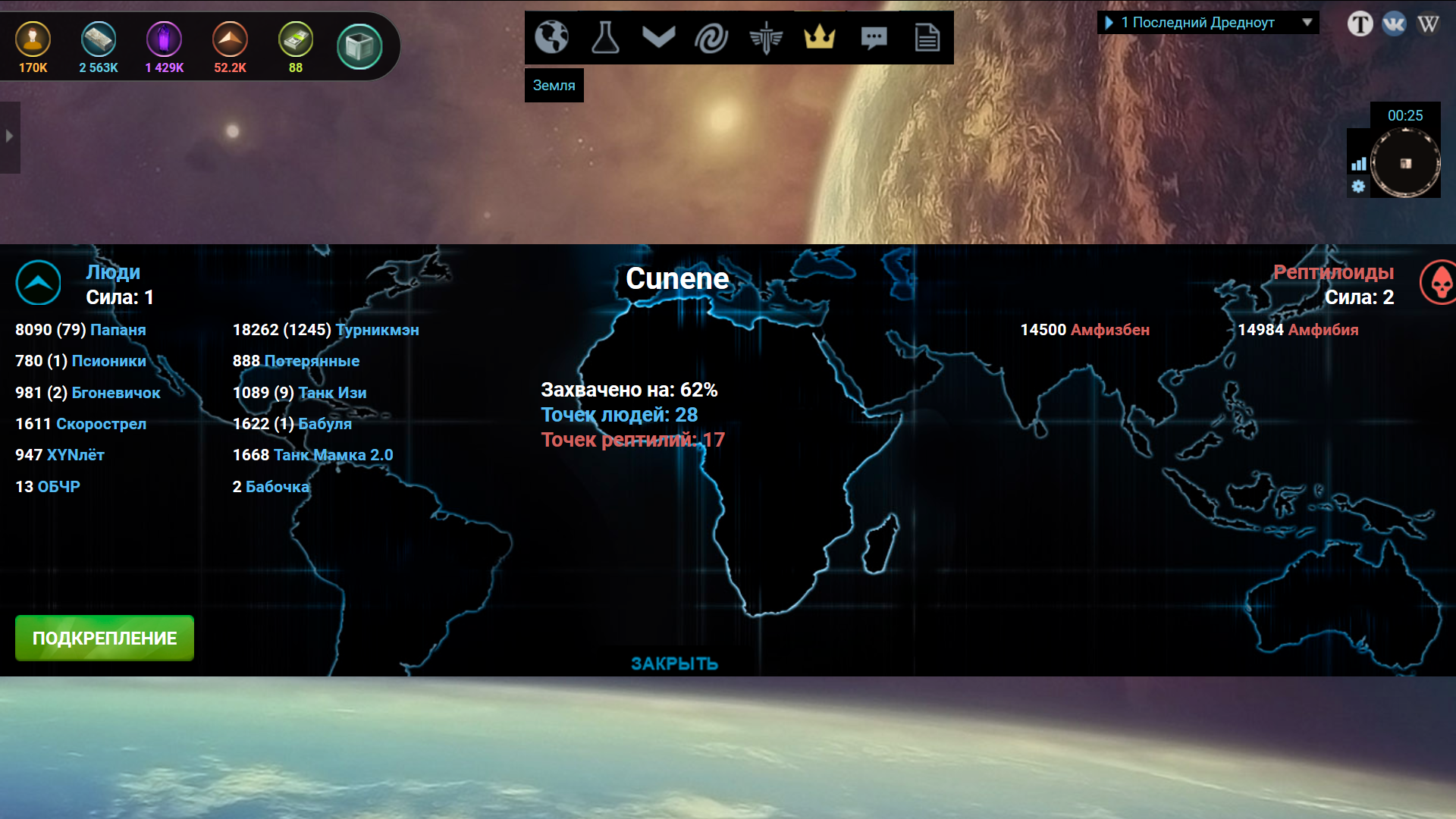
Task: Select the reptiloid player Амфибия
Action: [1323, 330]
